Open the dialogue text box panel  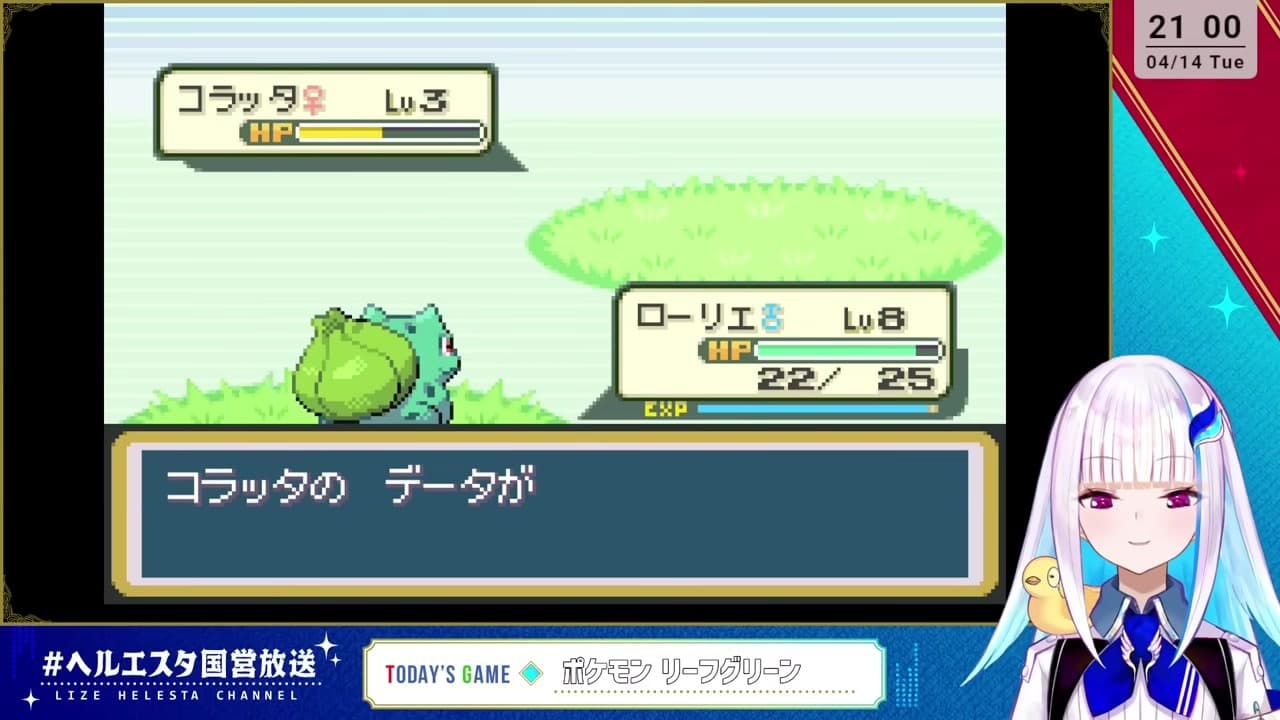560,510
